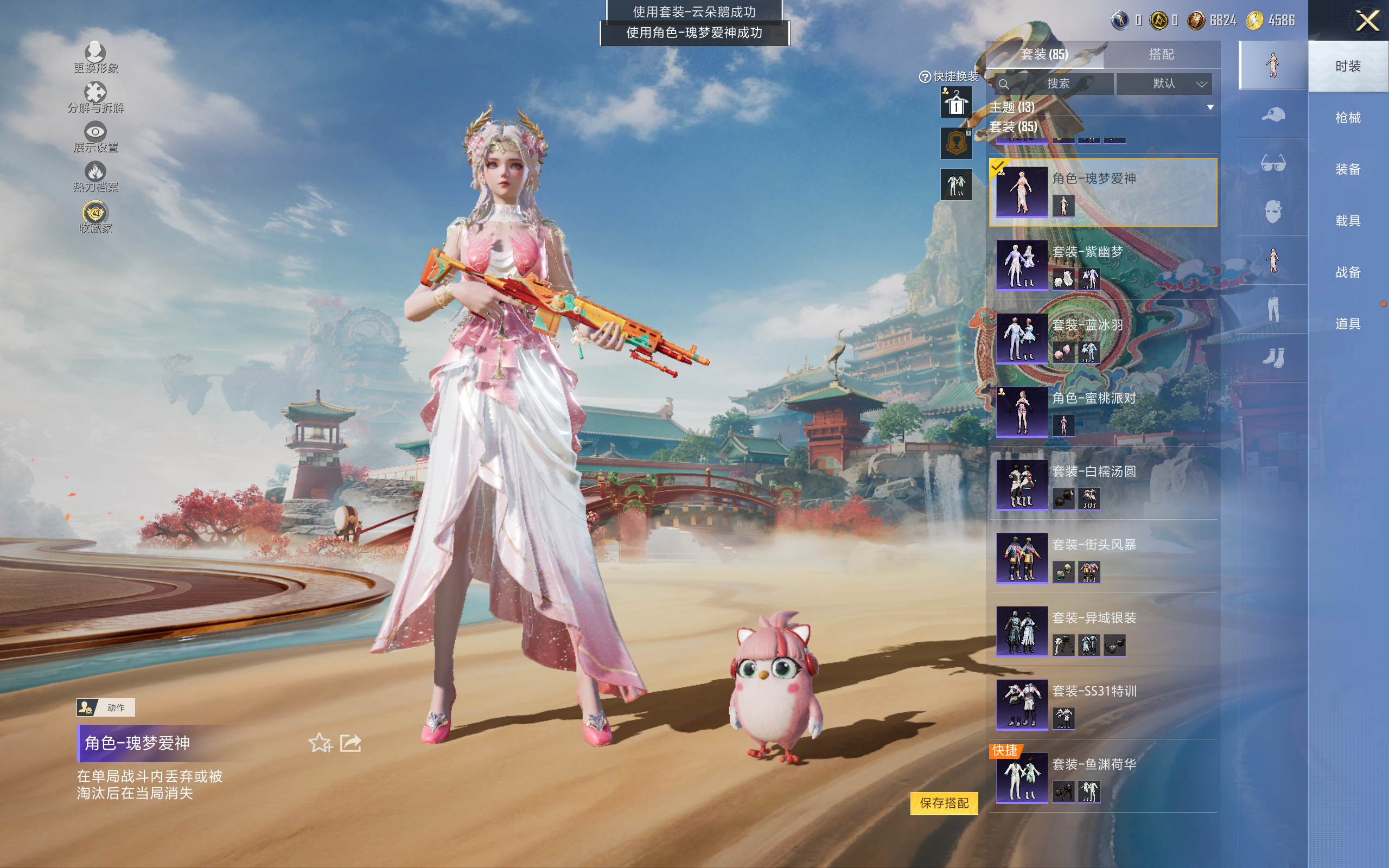Open 展示设置 display settings
Screen dimensions: 1389x868
(x=95, y=137)
